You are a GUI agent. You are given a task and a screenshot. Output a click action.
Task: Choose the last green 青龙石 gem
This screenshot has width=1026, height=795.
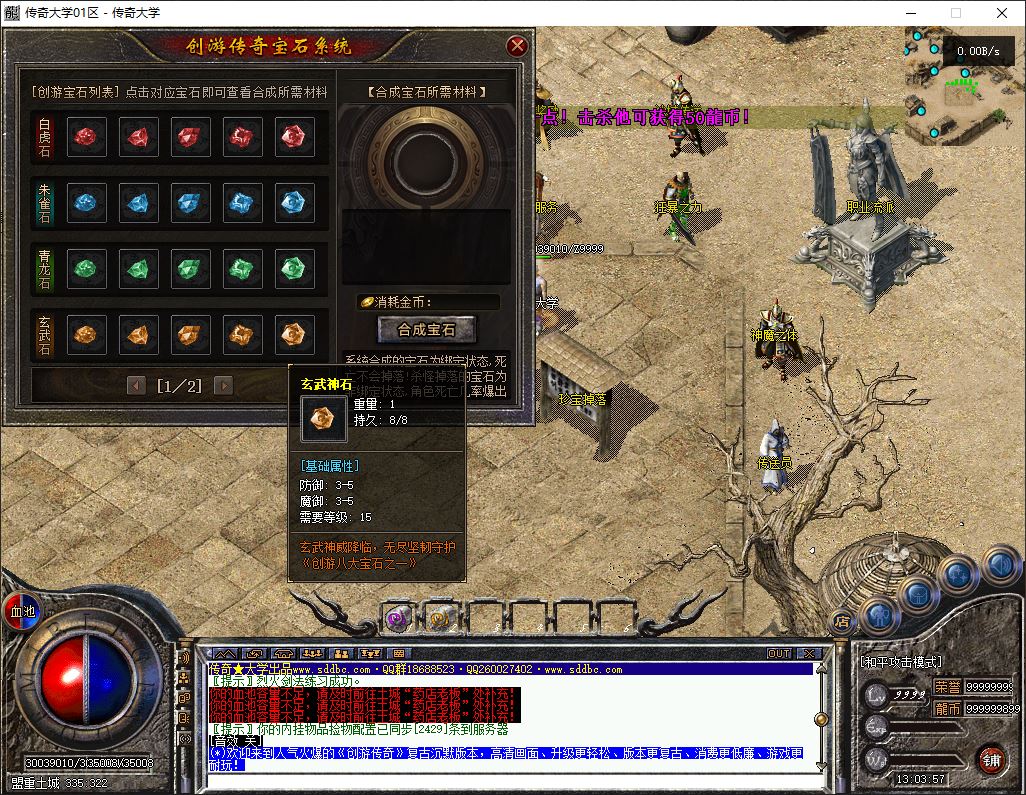coord(291,268)
